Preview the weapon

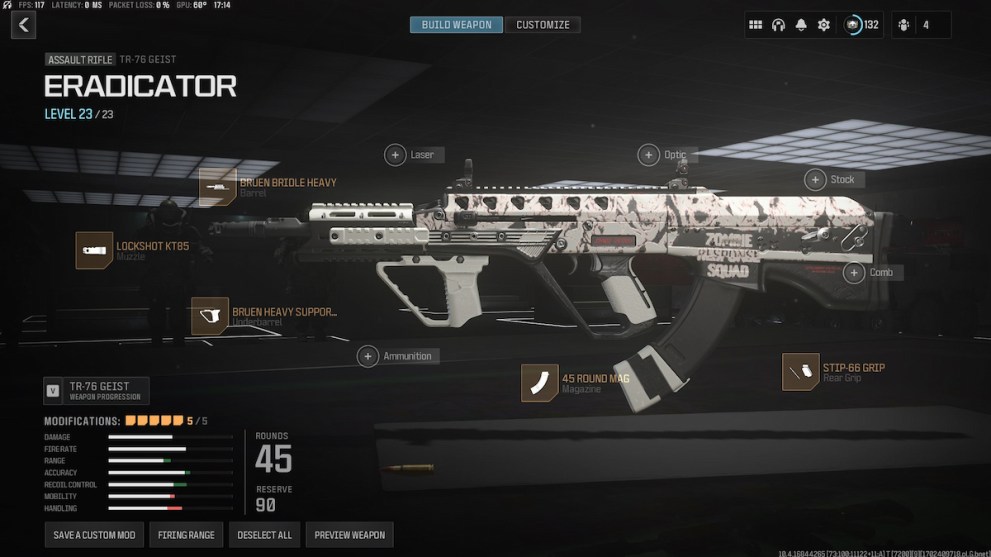349,535
